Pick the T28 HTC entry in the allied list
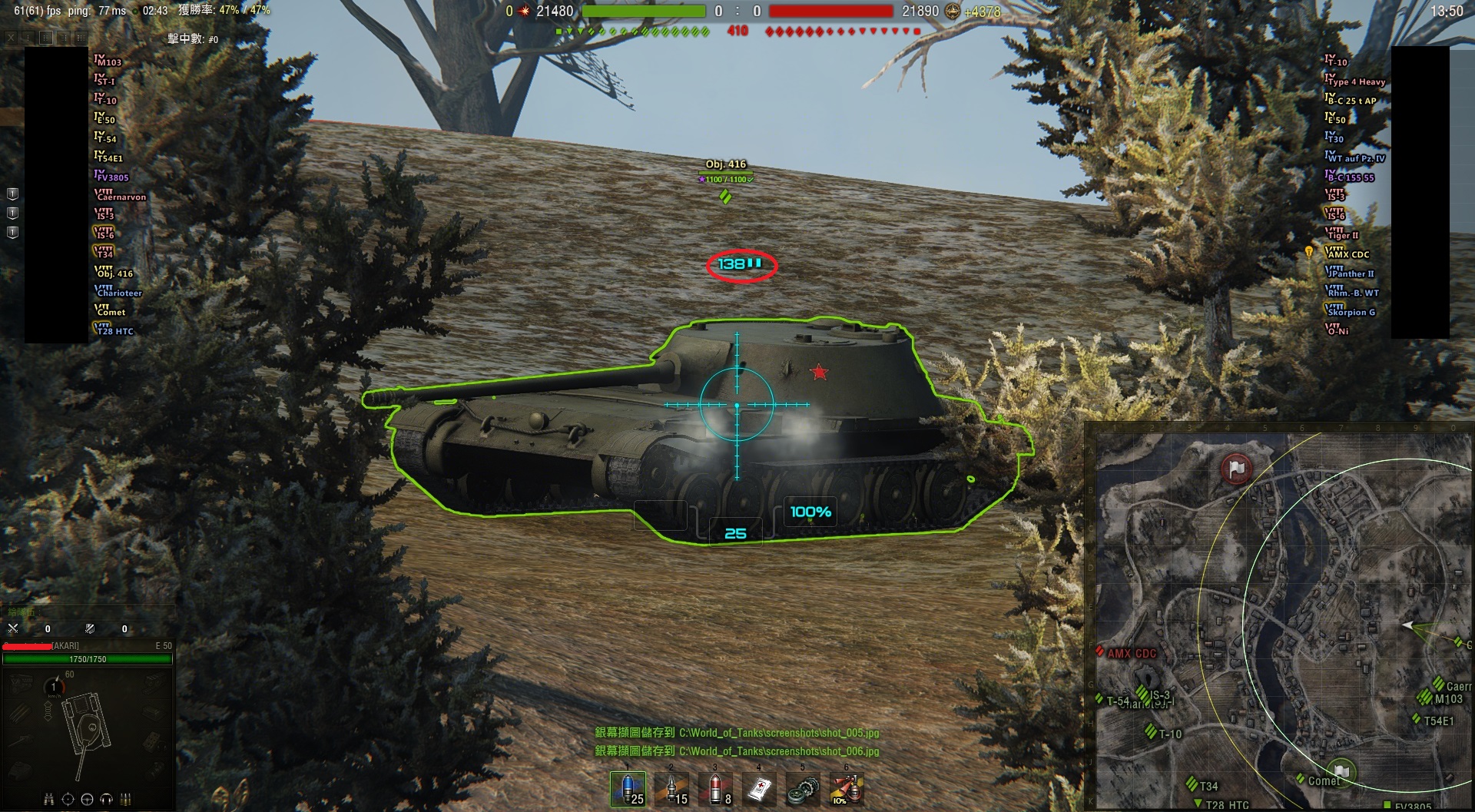The image size is (1475, 812). click(x=114, y=331)
